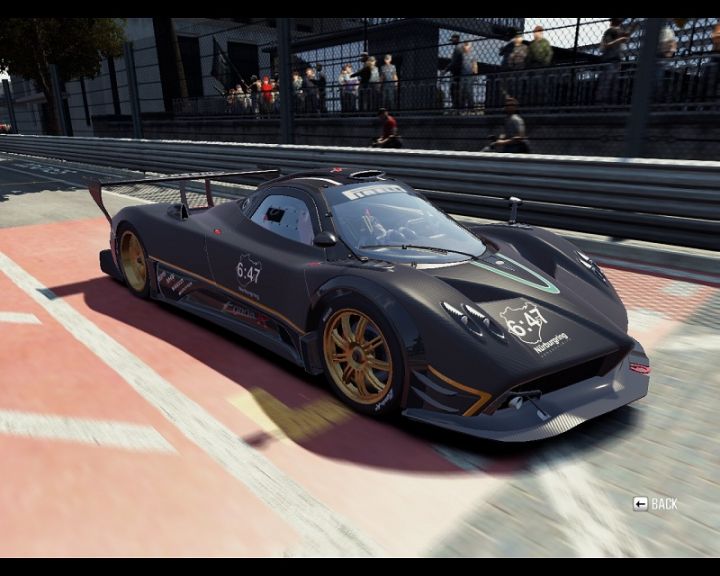The height and width of the screenshot is (576, 720).
Task: Go back using the Back button
Action: (x=655, y=504)
